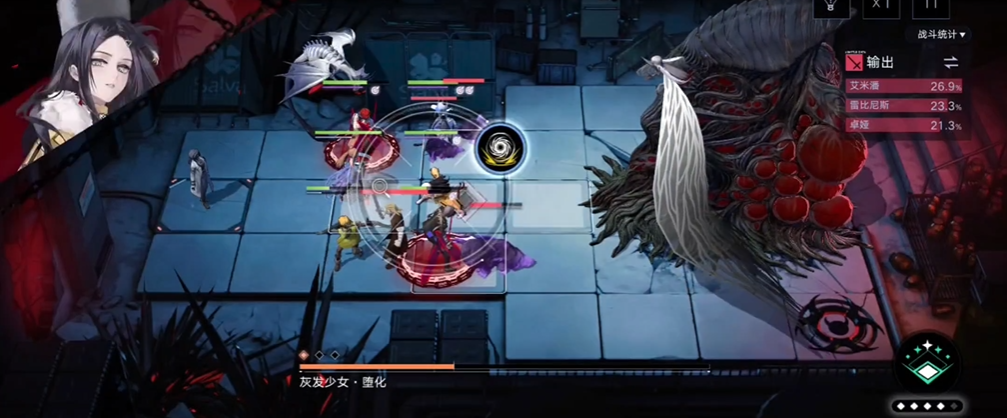
Task: Select the 艾米潘 damage row
Action: pyautogui.click(x=903, y=86)
